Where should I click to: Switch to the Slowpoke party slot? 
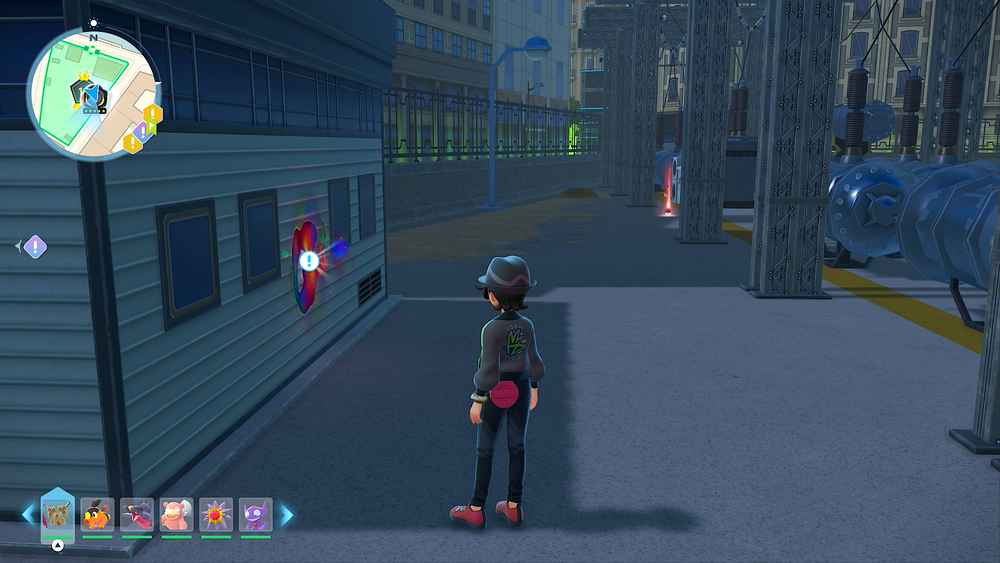[x=176, y=514]
